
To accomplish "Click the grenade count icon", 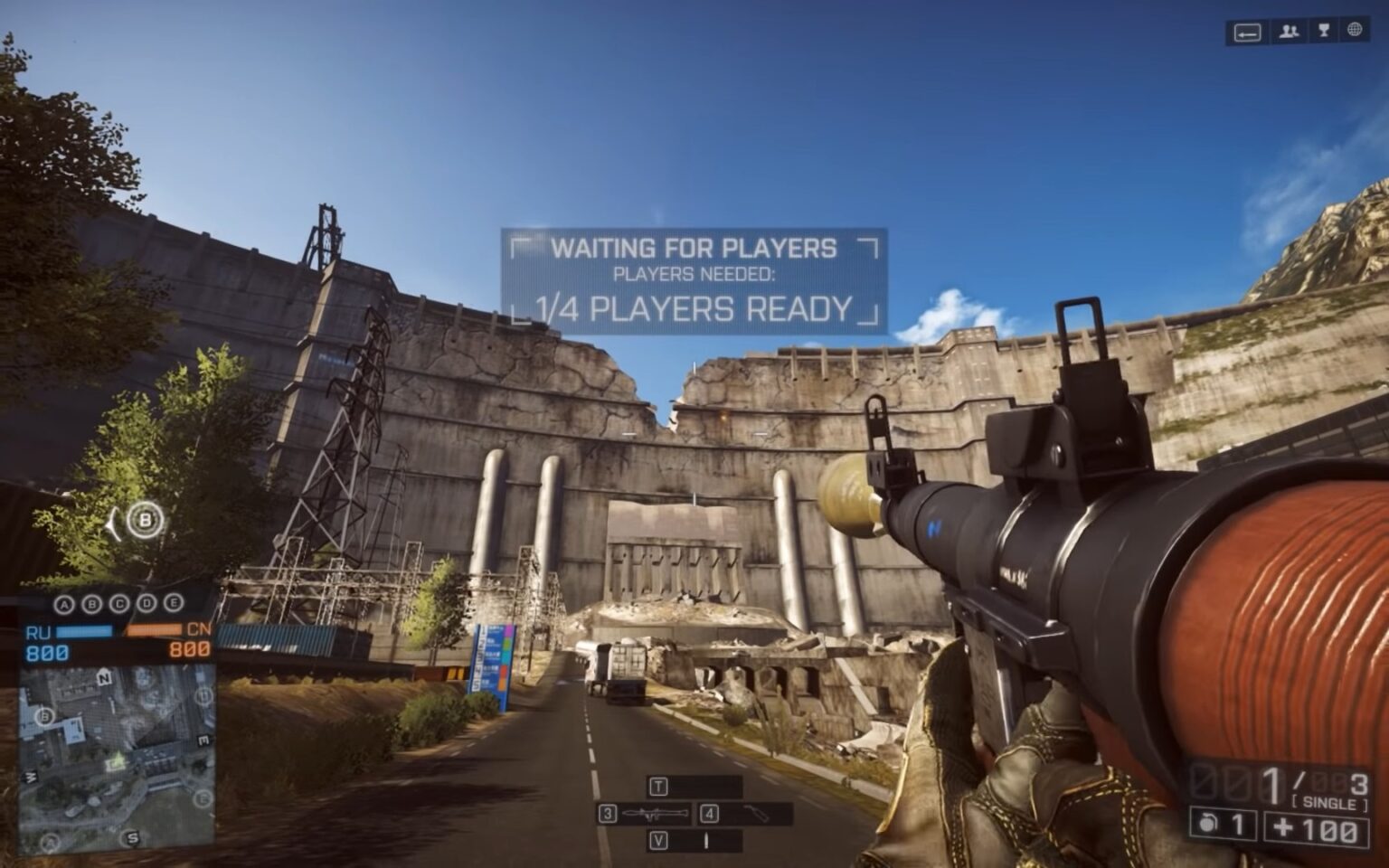I will [1206, 824].
